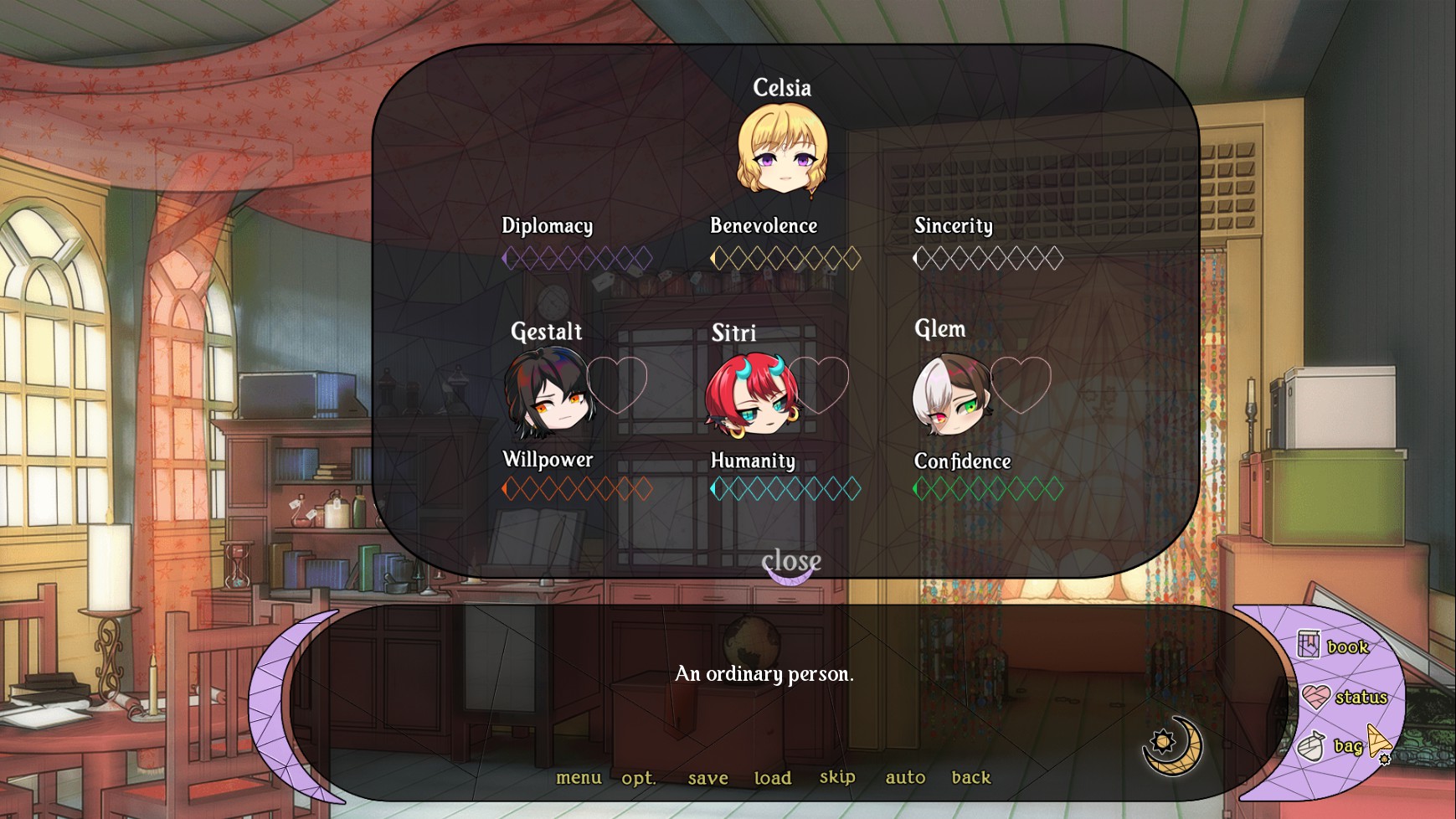Image resolution: width=1456 pixels, height=819 pixels.
Task: Go back to previous dialogue line
Action: (x=970, y=778)
